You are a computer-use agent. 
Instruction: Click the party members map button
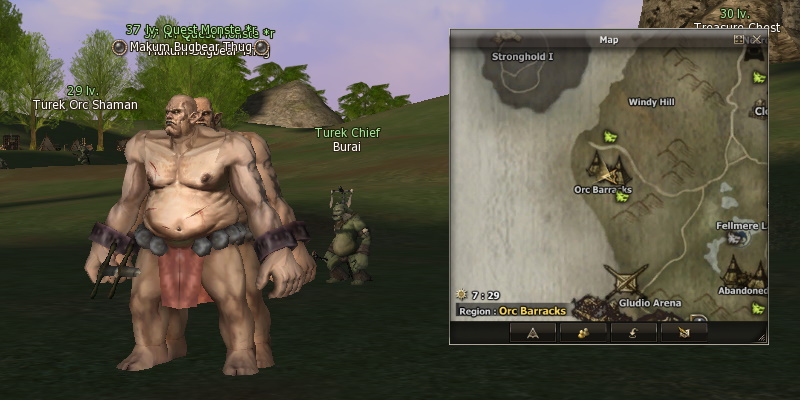pyautogui.click(x=584, y=333)
